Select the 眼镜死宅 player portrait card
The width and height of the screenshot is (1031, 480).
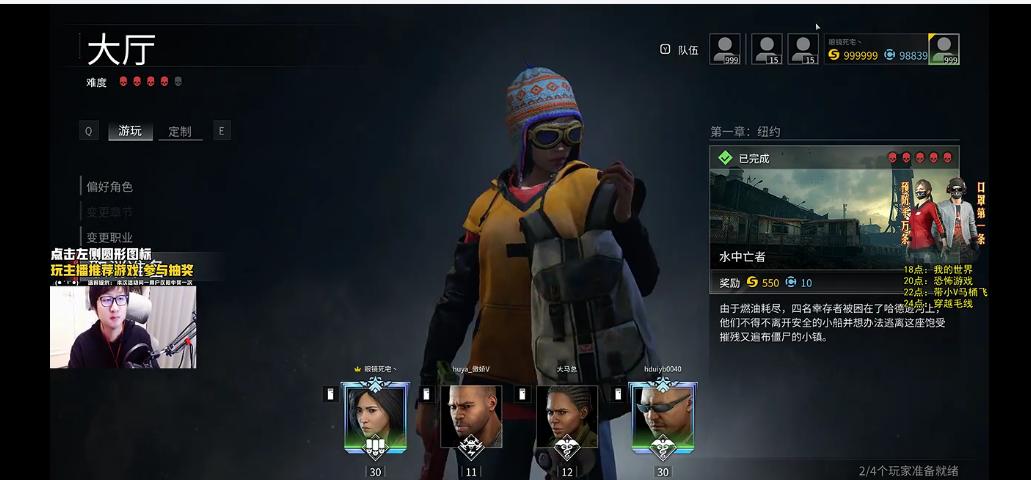tap(375, 417)
